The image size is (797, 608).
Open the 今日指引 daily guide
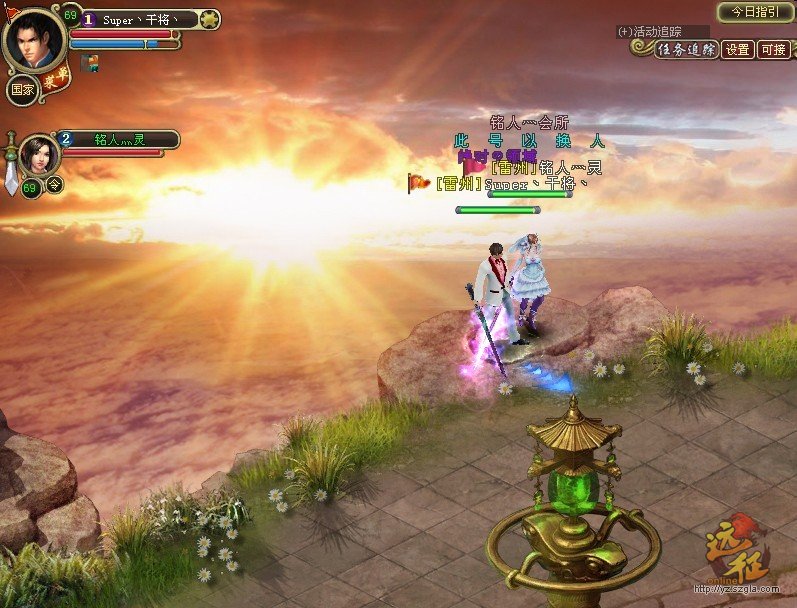tap(755, 12)
